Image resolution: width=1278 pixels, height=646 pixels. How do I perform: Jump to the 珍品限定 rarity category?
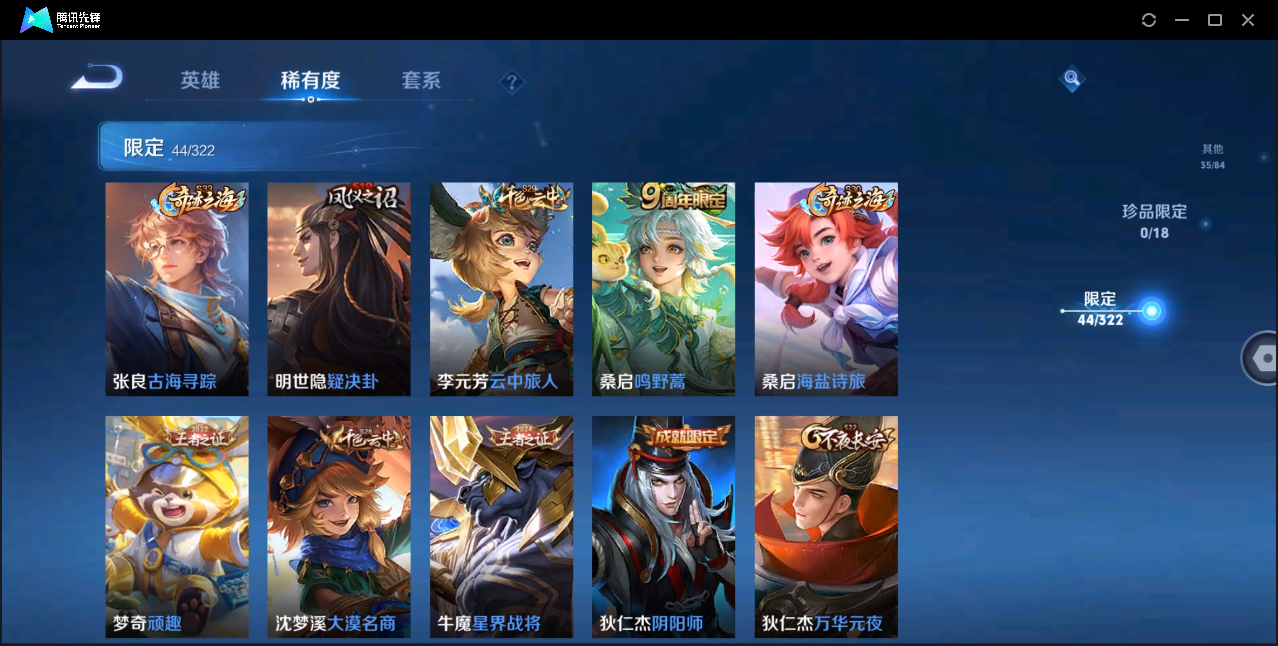click(1154, 221)
